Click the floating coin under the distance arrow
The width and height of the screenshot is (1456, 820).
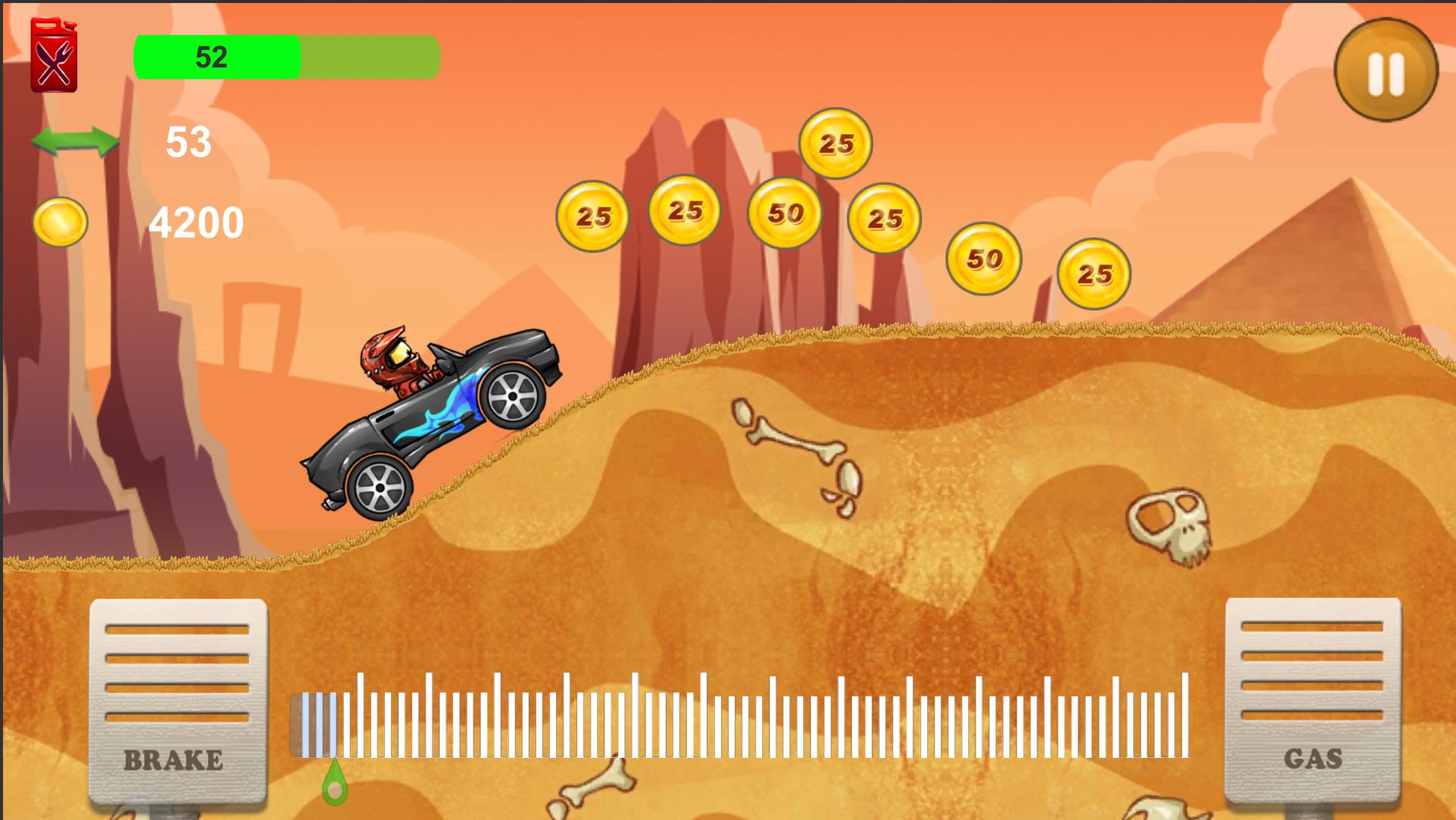pyautogui.click(x=61, y=221)
